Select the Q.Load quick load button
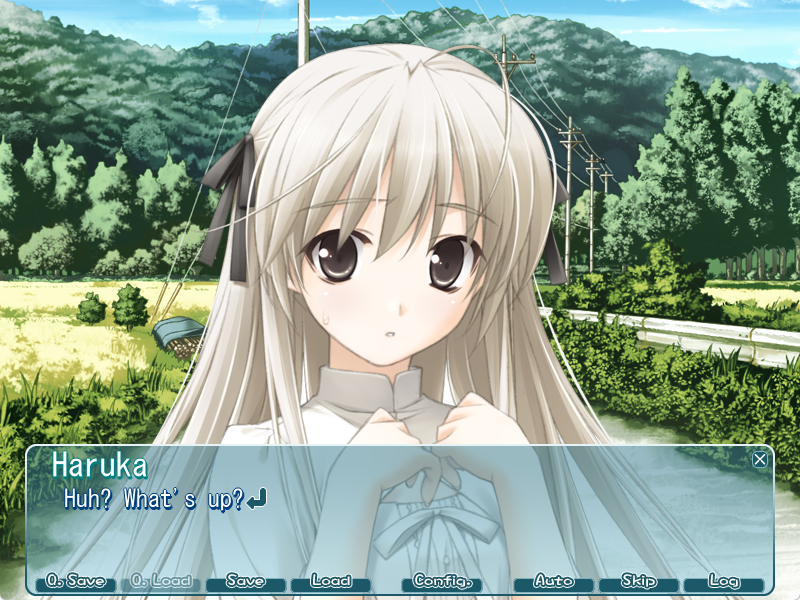This screenshot has width=800, height=600. tap(161, 581)
